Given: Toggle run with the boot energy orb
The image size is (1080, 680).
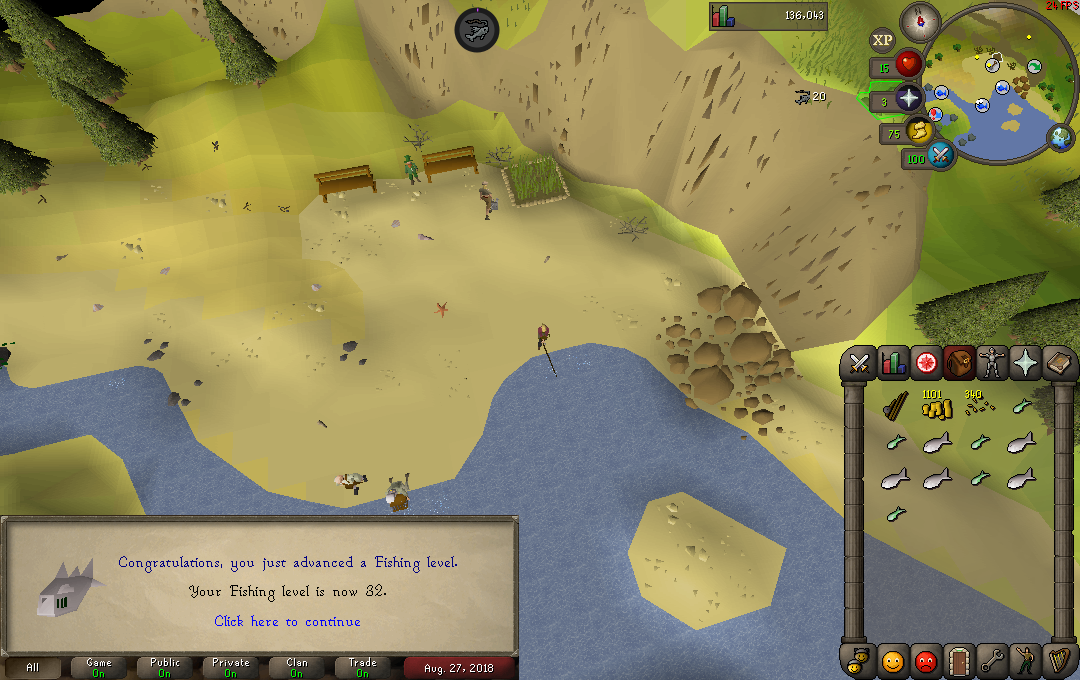Looking at the screenshot, I should click(x=920, y=131).
